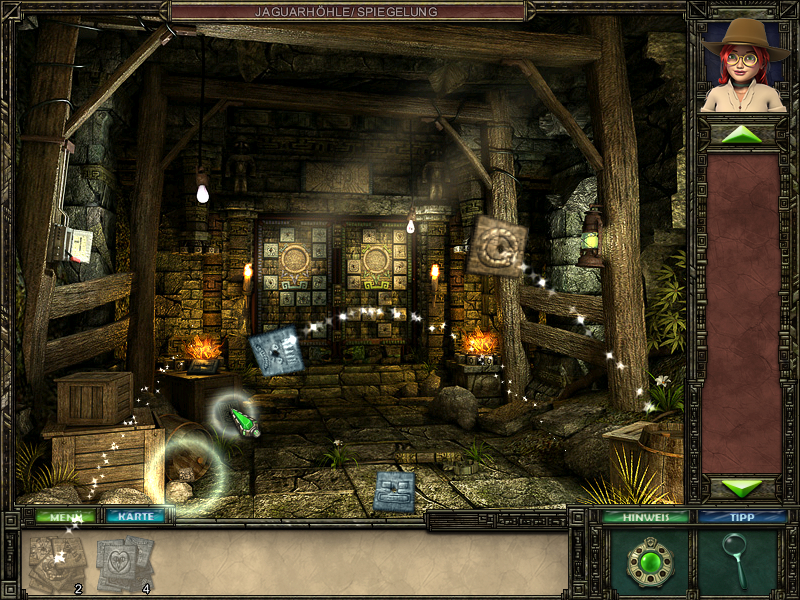
Task: Click the Hinweis hint tab
Action: pyautogui.click(x=645, y=517)
